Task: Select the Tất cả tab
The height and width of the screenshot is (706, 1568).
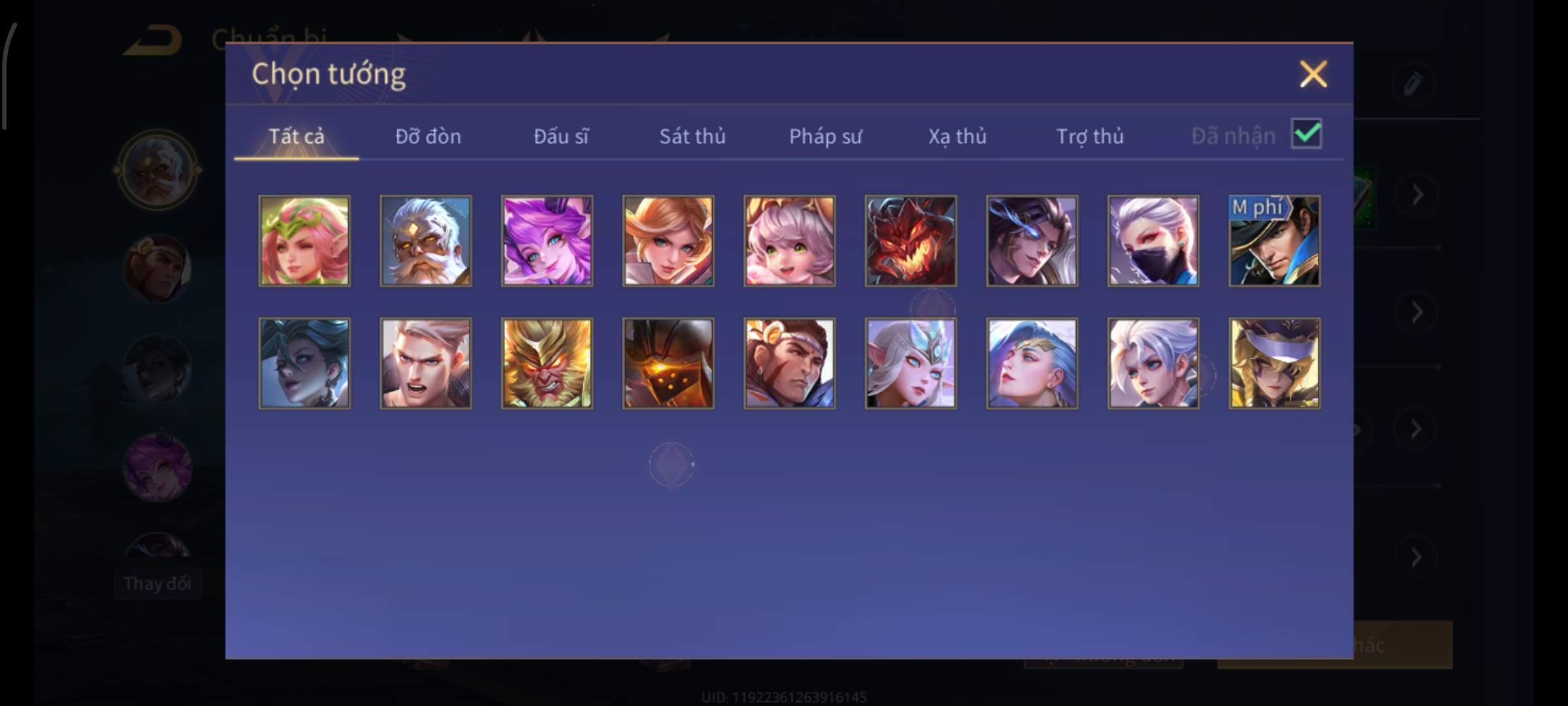Action: 296,136
